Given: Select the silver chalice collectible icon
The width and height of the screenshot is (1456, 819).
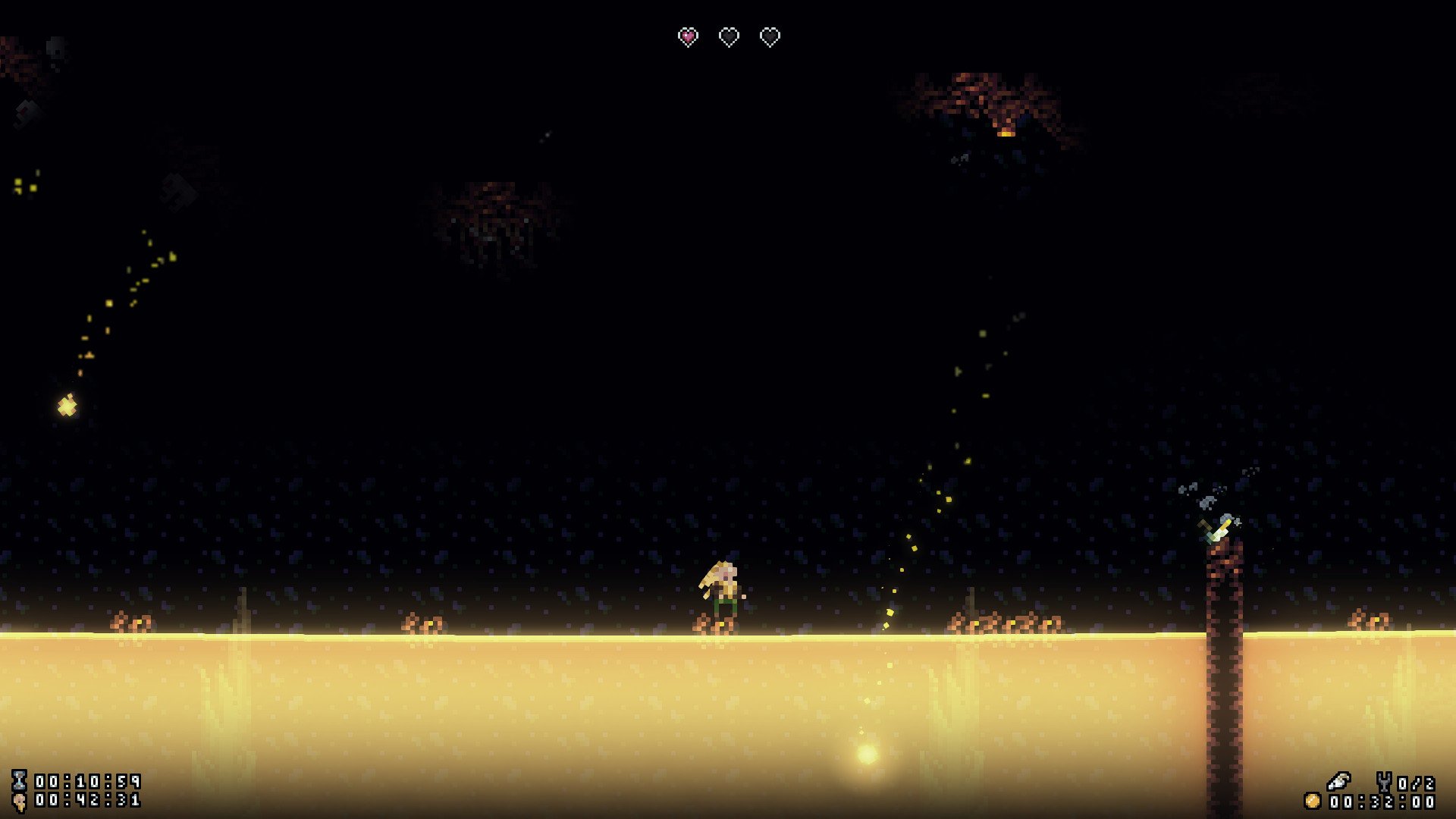Looking at the screenshot, I should pos(1384,782).
